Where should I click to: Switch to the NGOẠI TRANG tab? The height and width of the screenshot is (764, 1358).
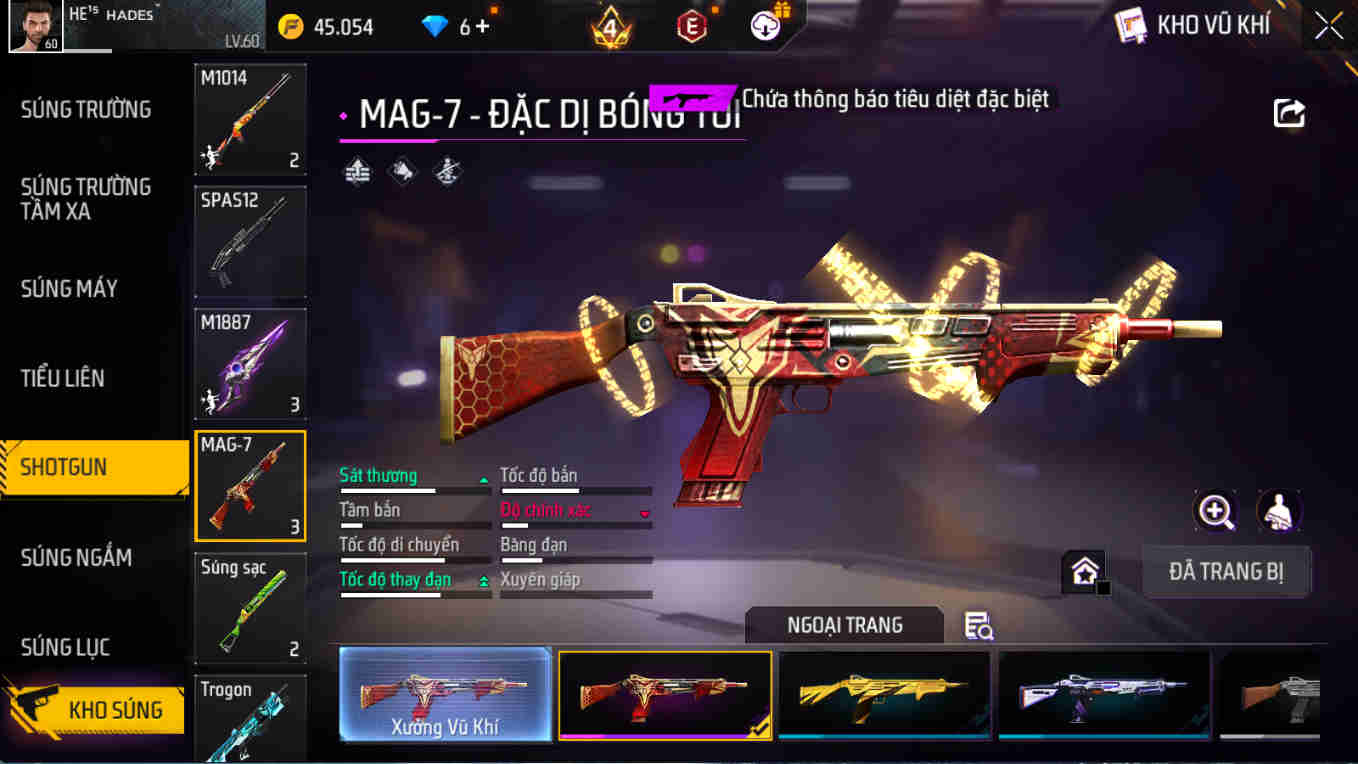[843, 624]
